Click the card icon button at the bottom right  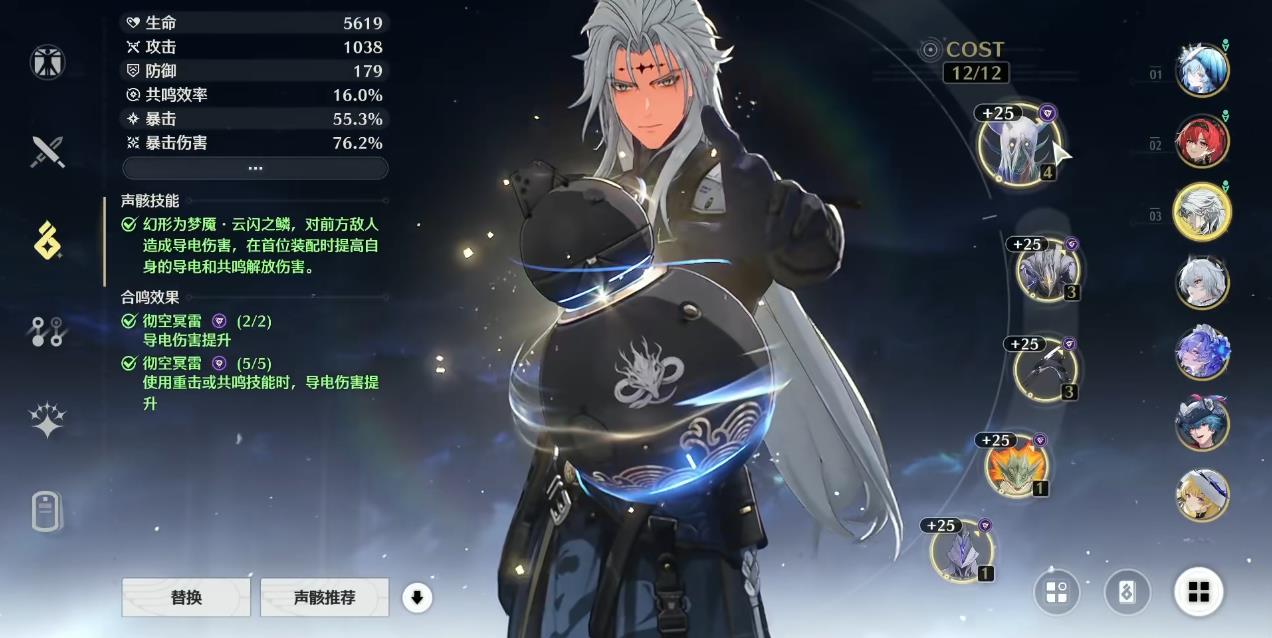tap(1127, 592)
